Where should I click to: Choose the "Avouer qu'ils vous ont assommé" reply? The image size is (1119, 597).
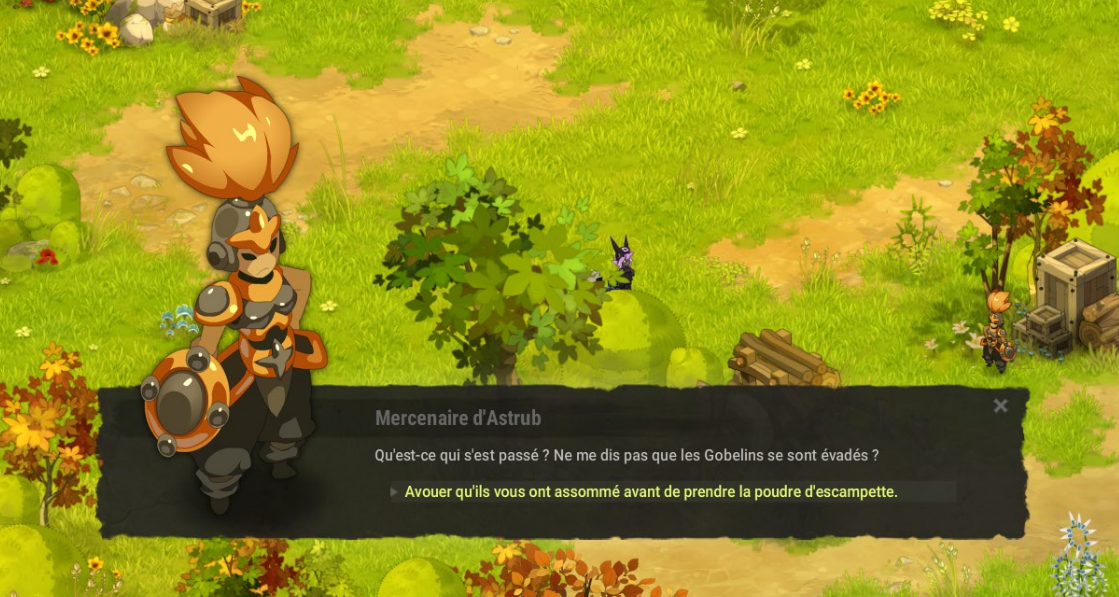(x=650, y=492)
